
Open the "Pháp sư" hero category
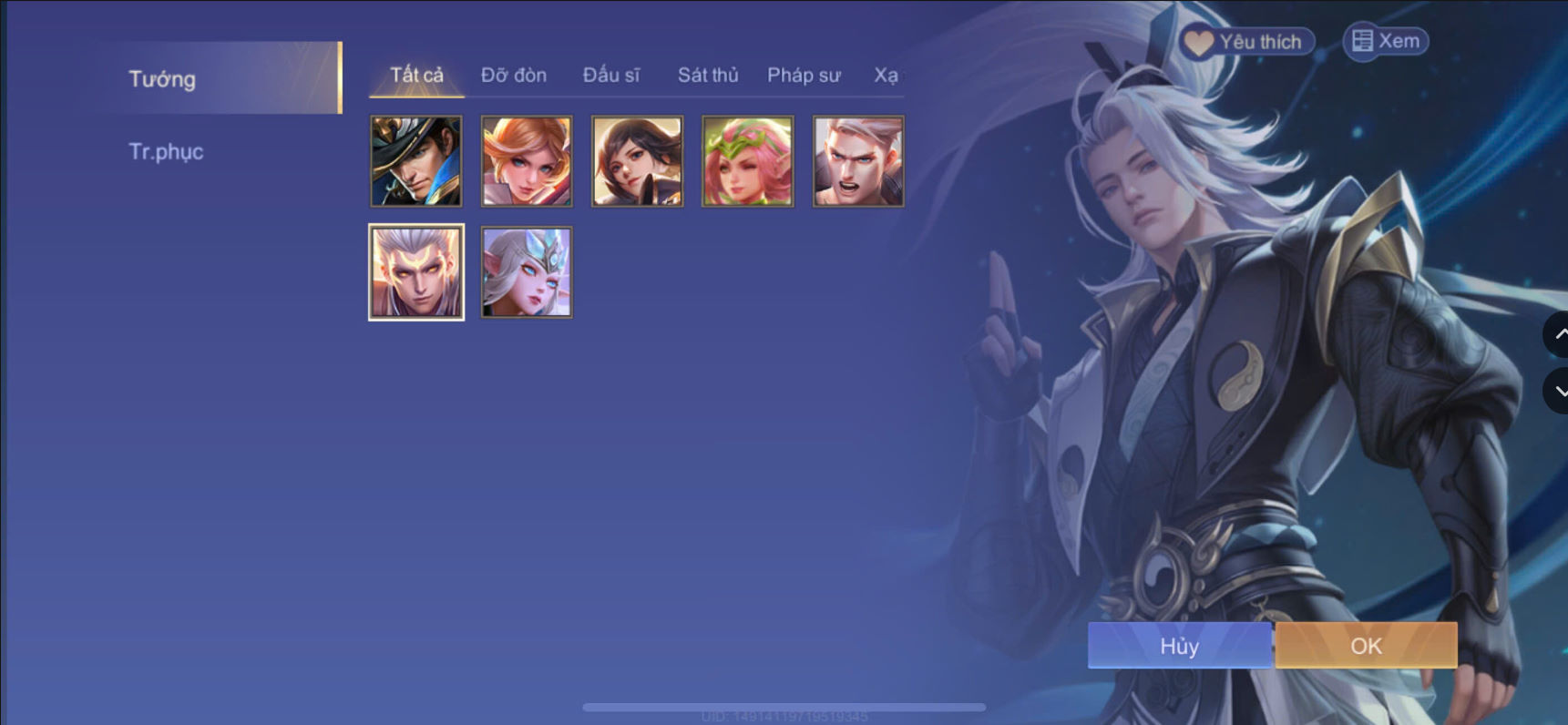click(x=804, y=76)
